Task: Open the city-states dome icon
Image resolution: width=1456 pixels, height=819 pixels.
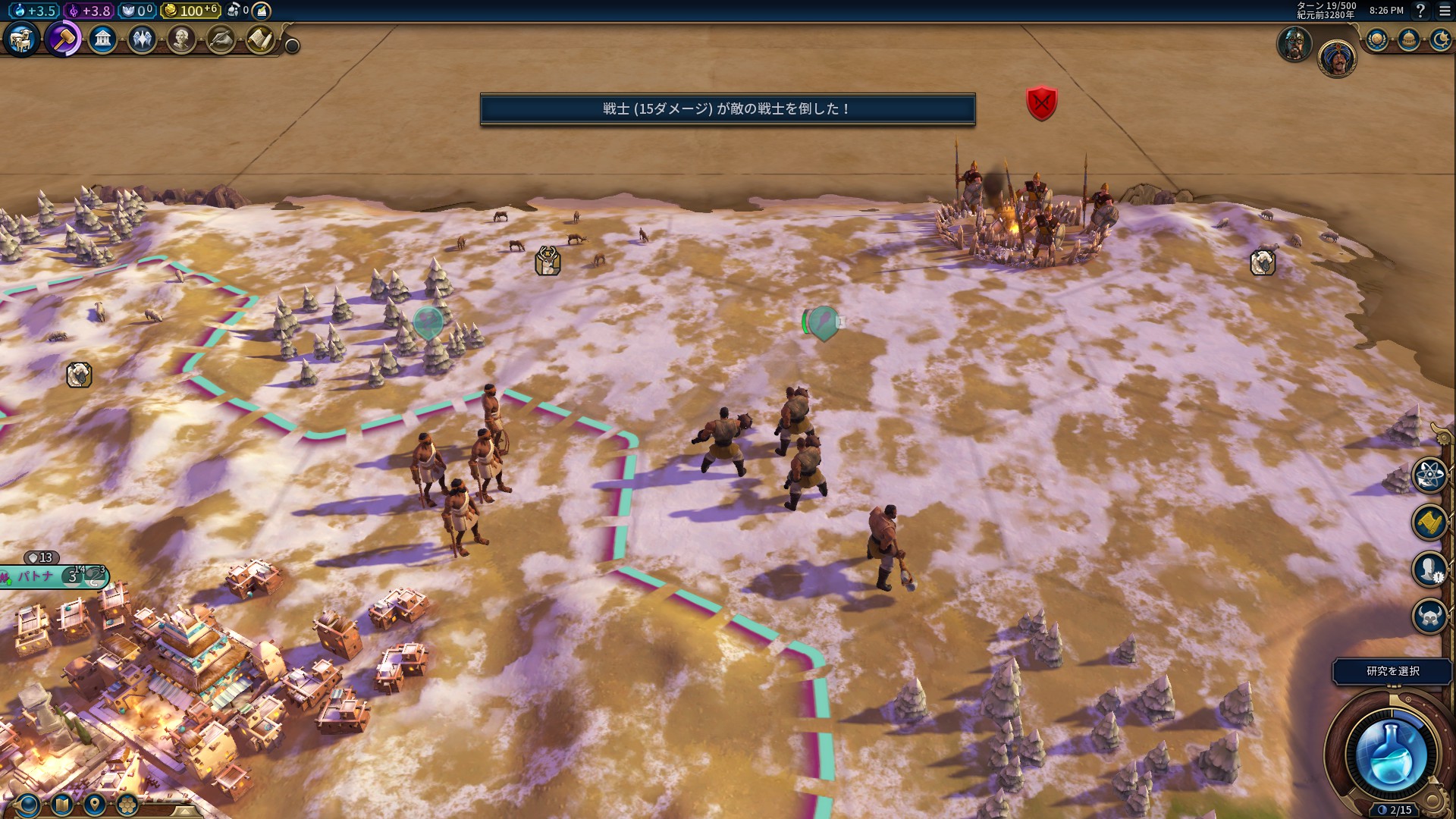Action: [1409, 39]
